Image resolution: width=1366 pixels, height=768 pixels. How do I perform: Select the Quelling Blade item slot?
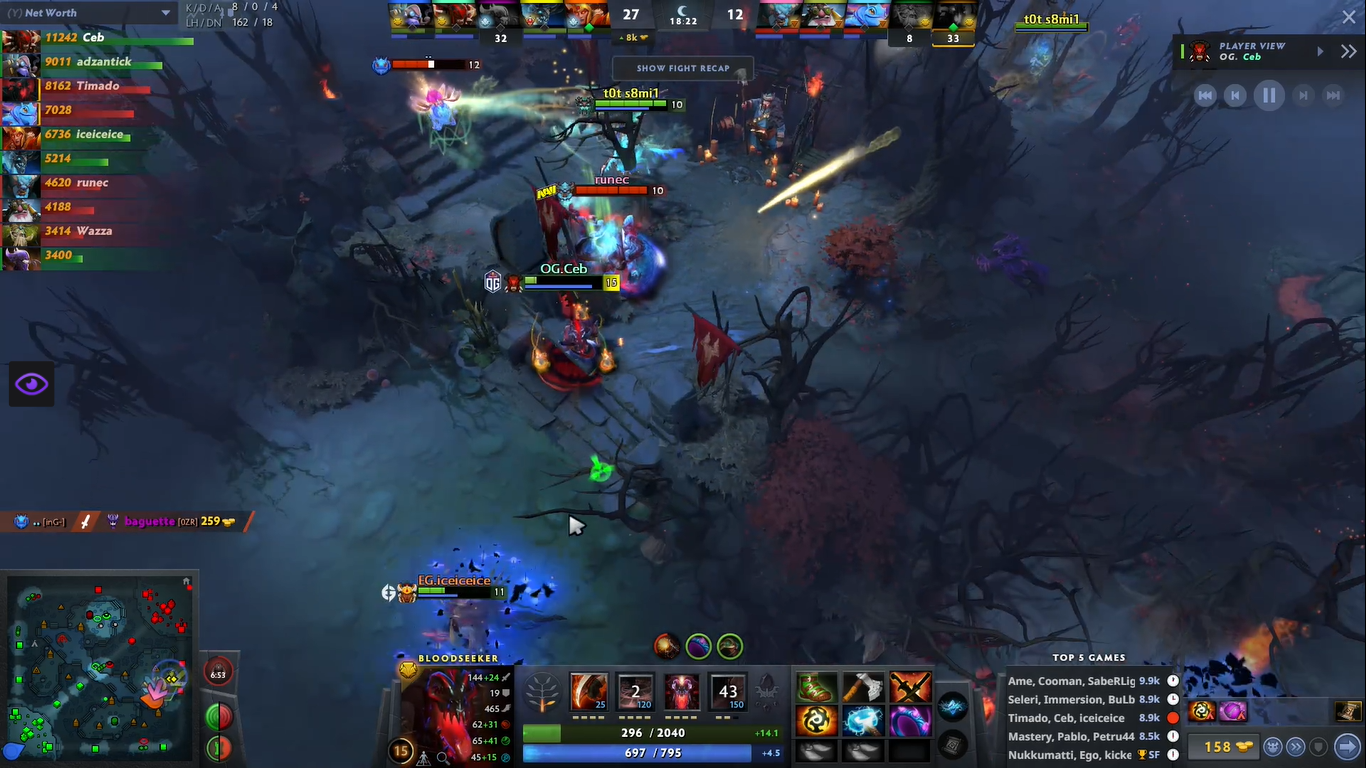coord(863,688)
